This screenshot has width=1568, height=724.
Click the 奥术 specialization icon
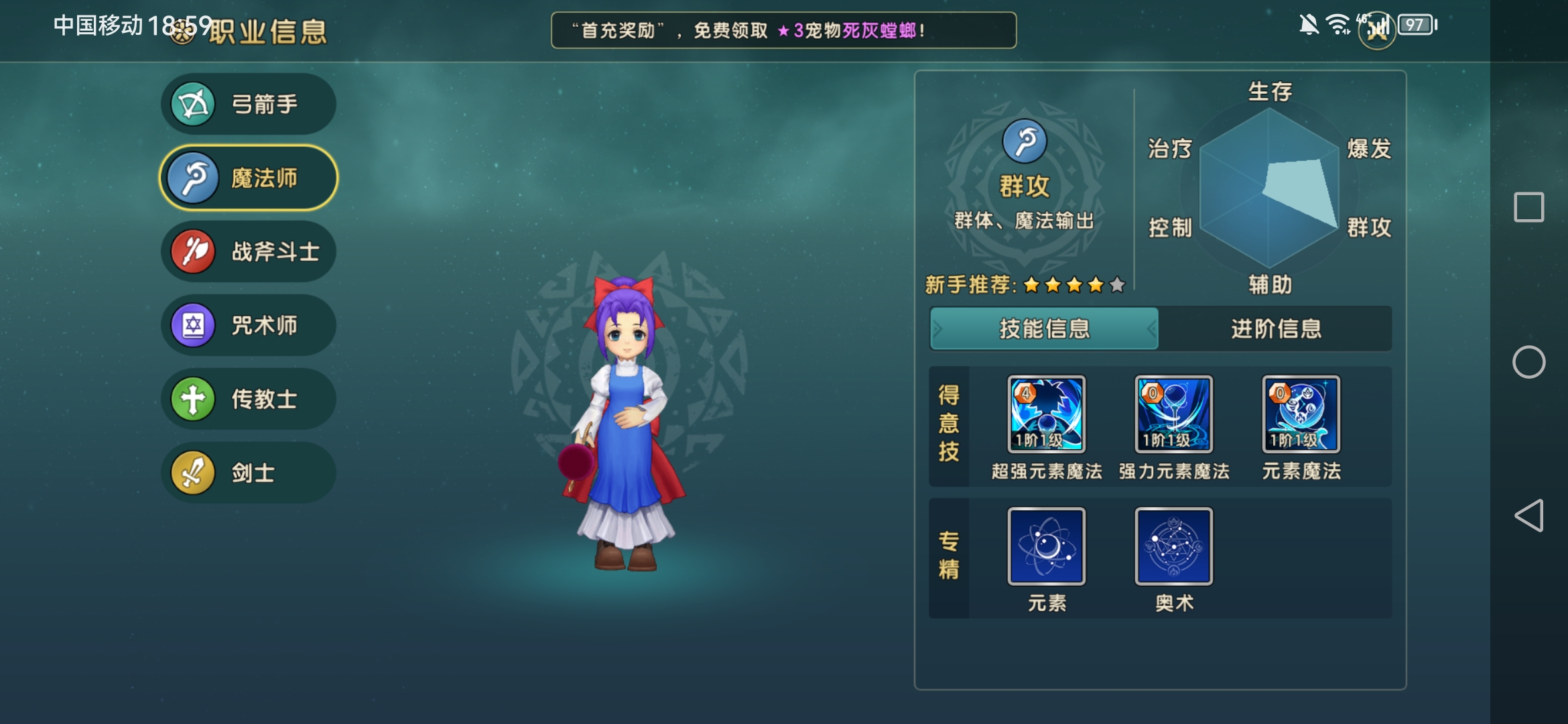1173,546
